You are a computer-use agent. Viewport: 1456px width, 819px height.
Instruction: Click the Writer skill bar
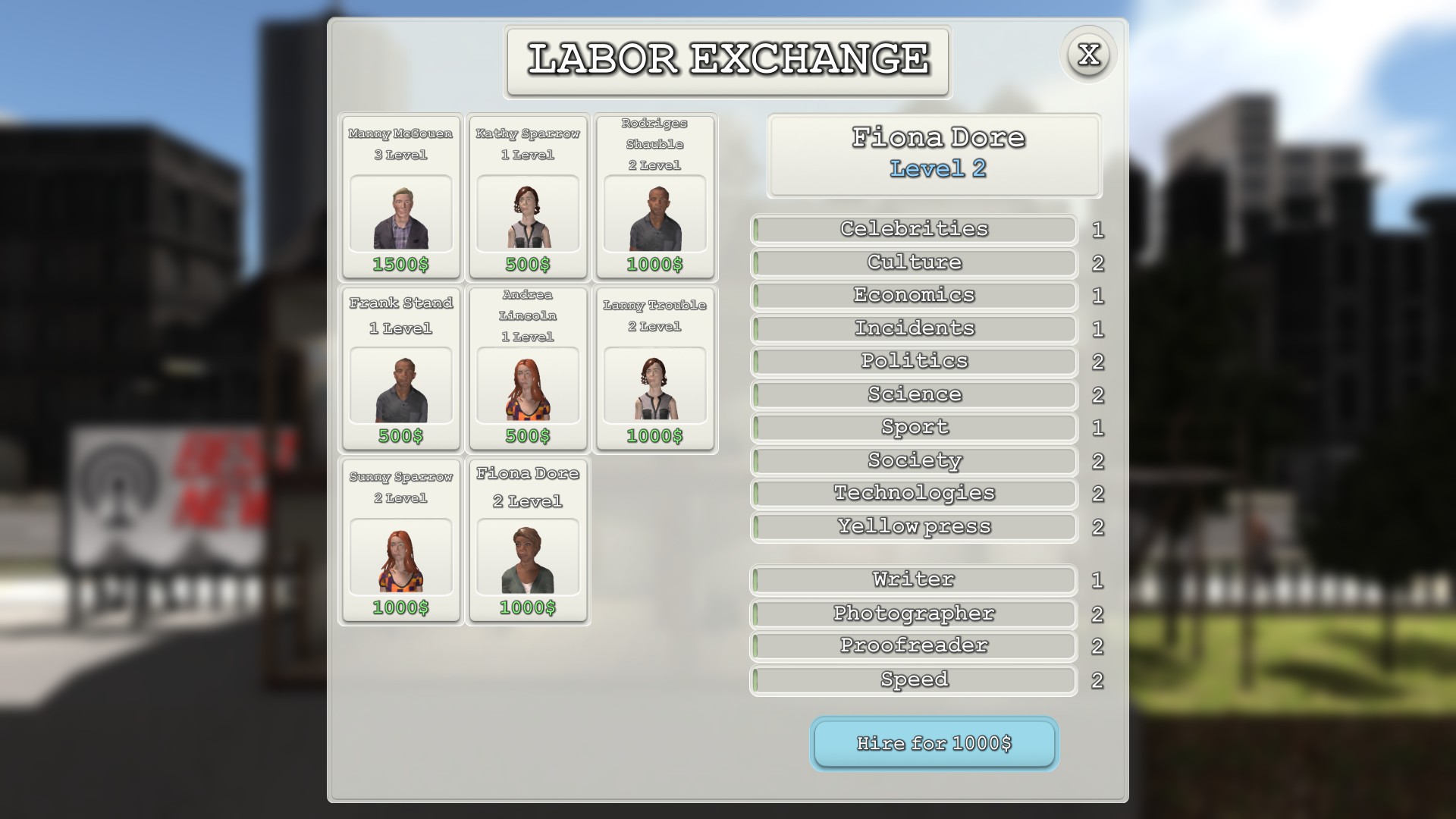[913, 579]
